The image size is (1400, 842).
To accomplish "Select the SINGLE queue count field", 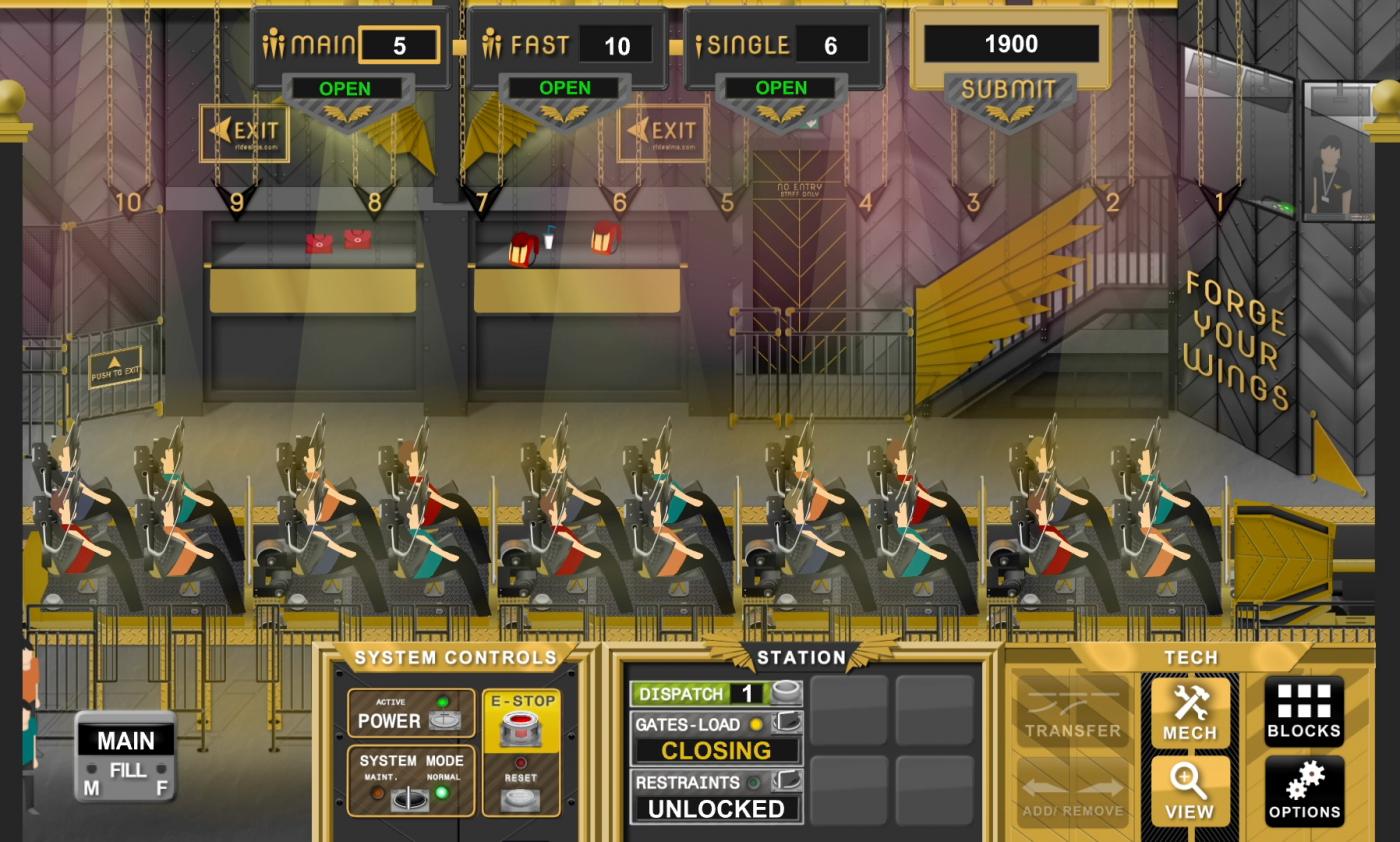I will 830,46.
